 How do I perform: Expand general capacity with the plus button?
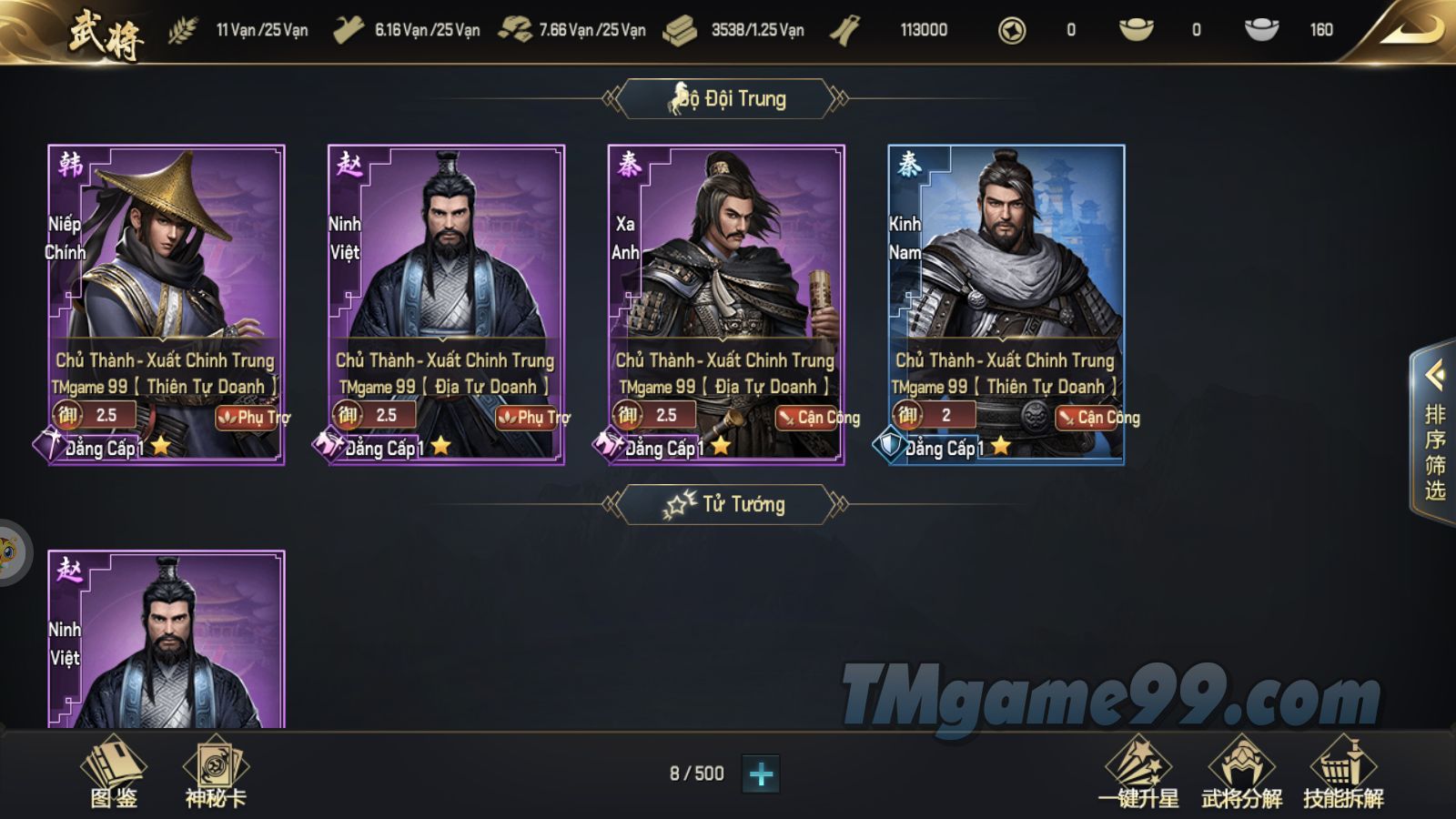coord(761,774)
